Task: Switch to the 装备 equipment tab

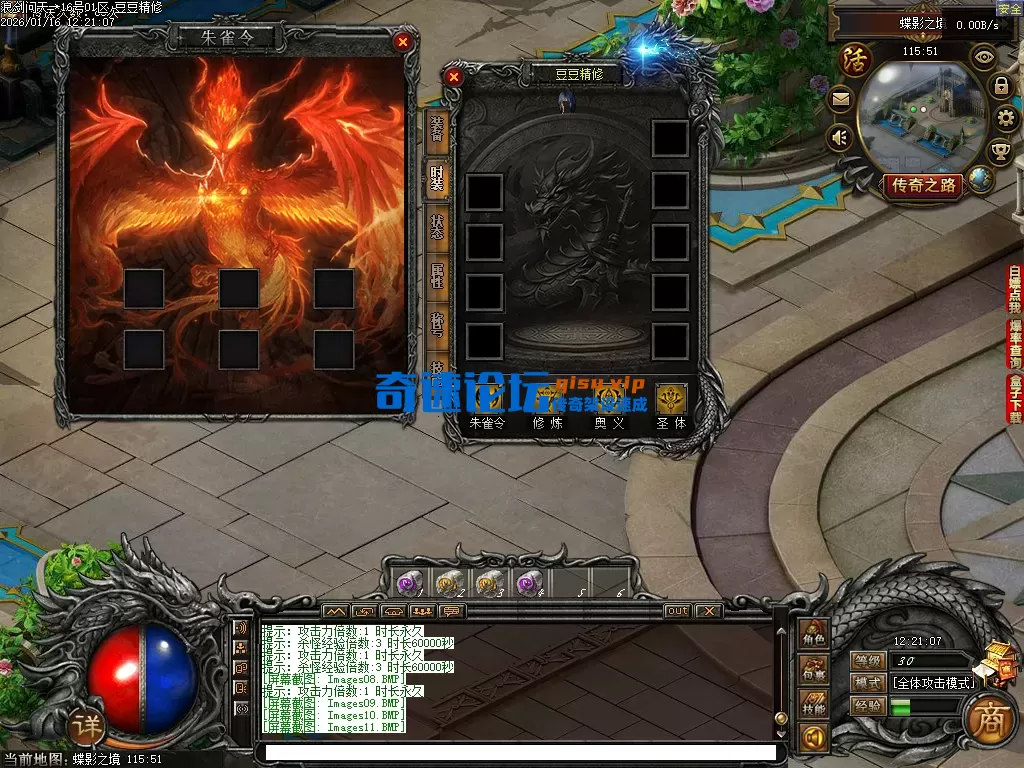Action: (437, 130)
